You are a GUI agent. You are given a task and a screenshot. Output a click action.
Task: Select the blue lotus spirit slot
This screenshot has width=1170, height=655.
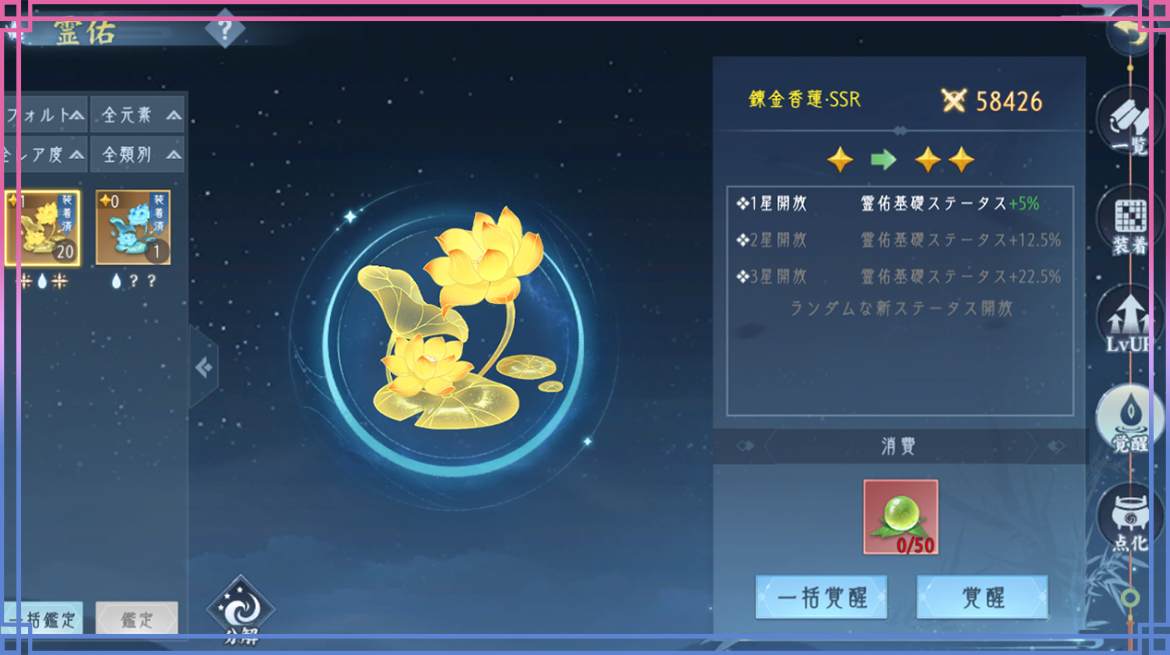(133, 229)
